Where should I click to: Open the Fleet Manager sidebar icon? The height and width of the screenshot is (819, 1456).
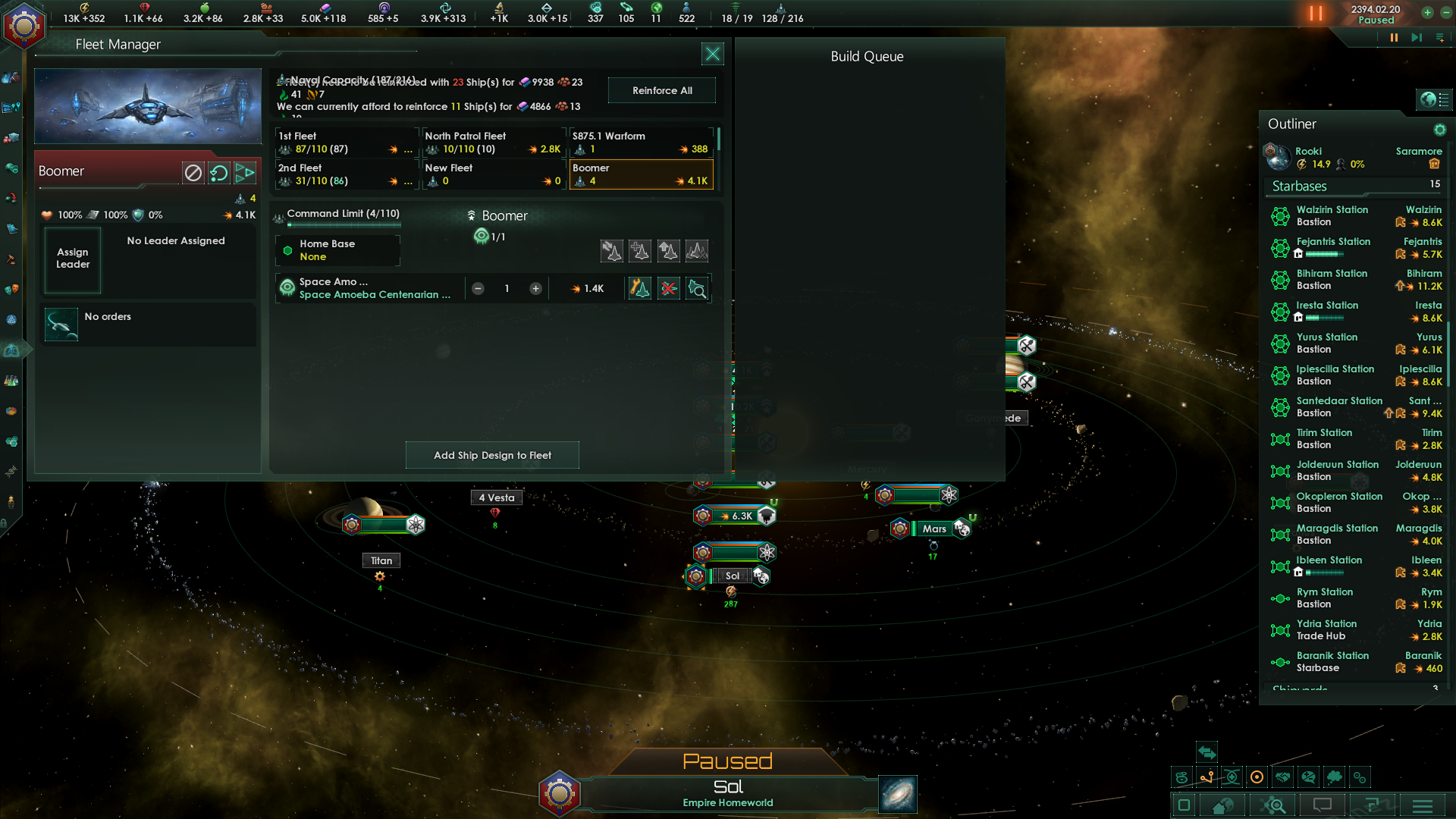(11, 349)
